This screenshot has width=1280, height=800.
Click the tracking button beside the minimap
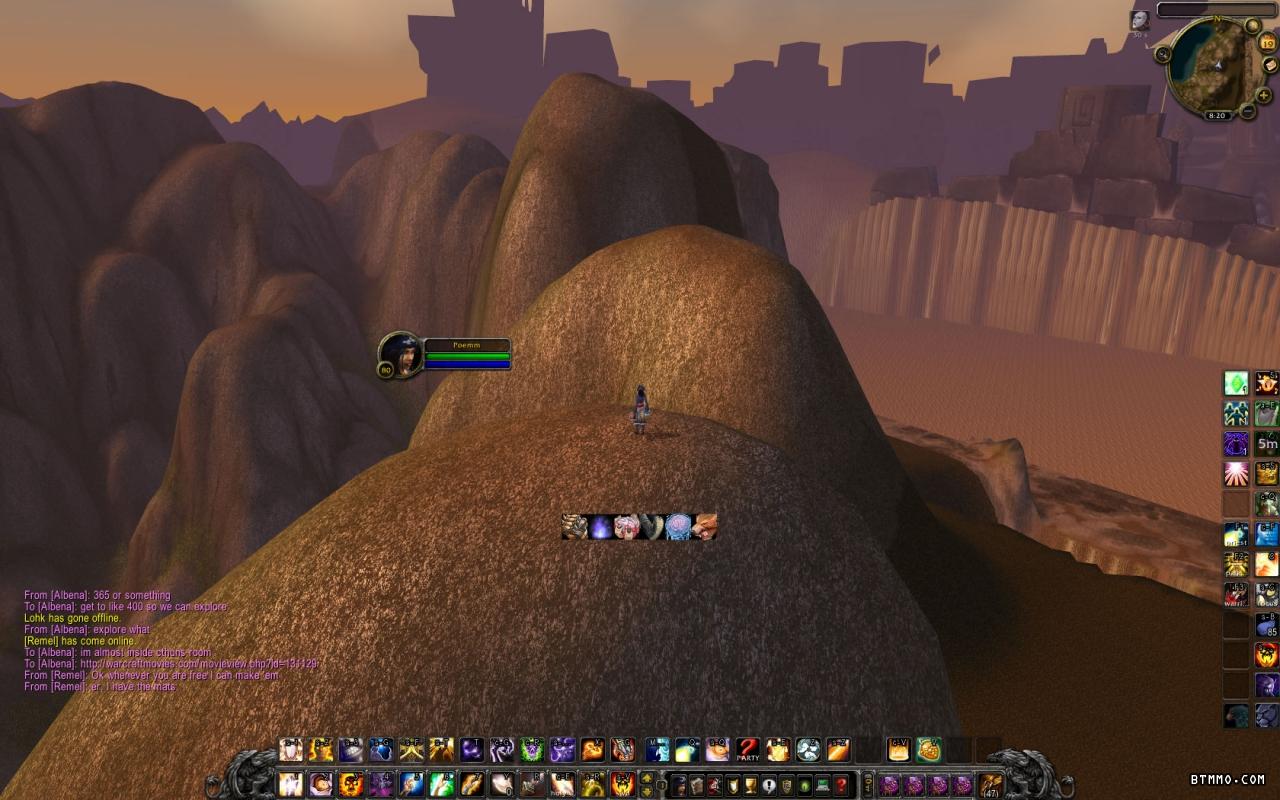(x=1163, y=55)
